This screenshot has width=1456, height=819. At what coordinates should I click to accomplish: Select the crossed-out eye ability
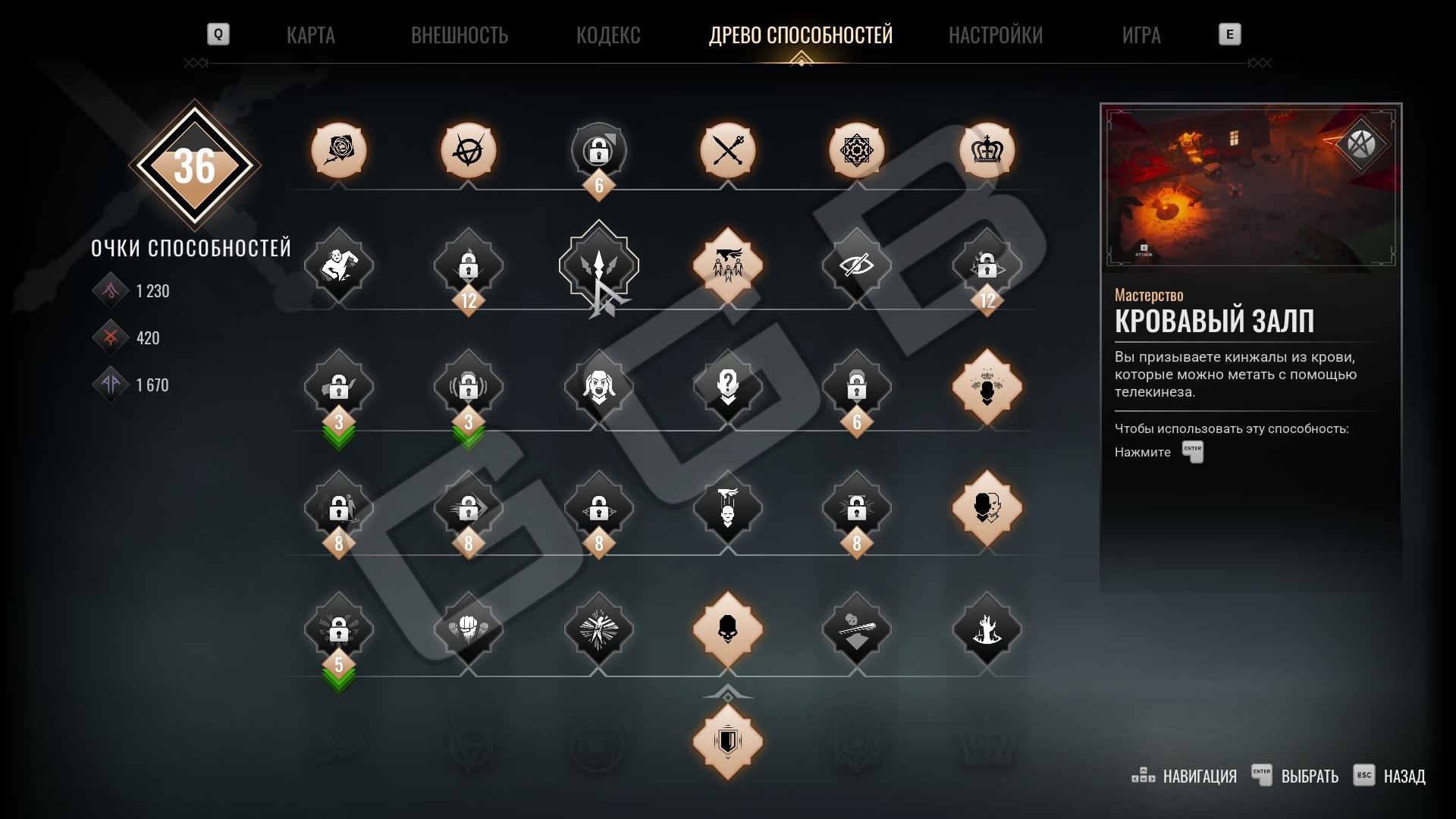[x=857, y=265]
